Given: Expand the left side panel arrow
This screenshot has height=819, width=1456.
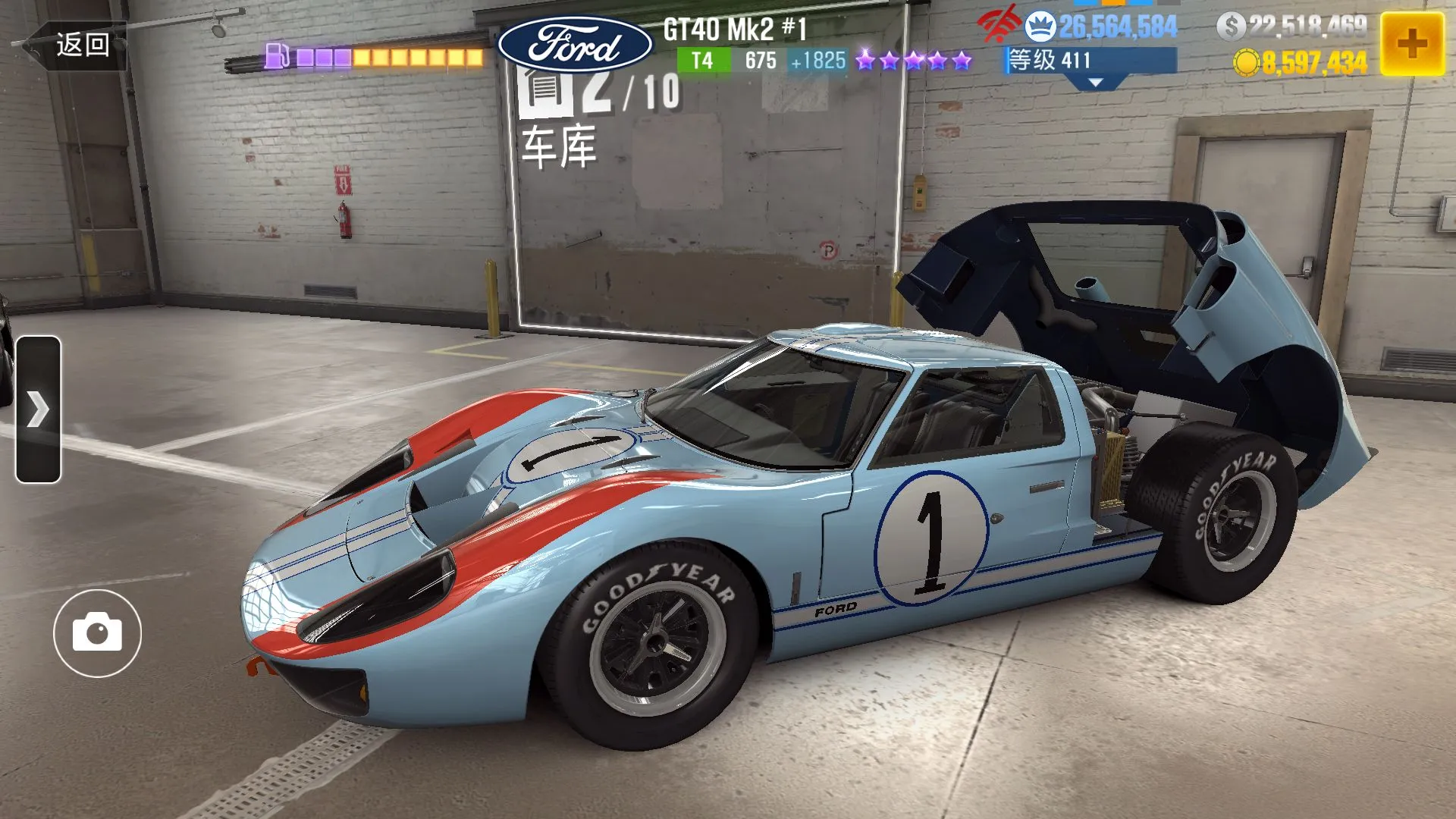Looking at the screenshot, I should pos(38,409).
